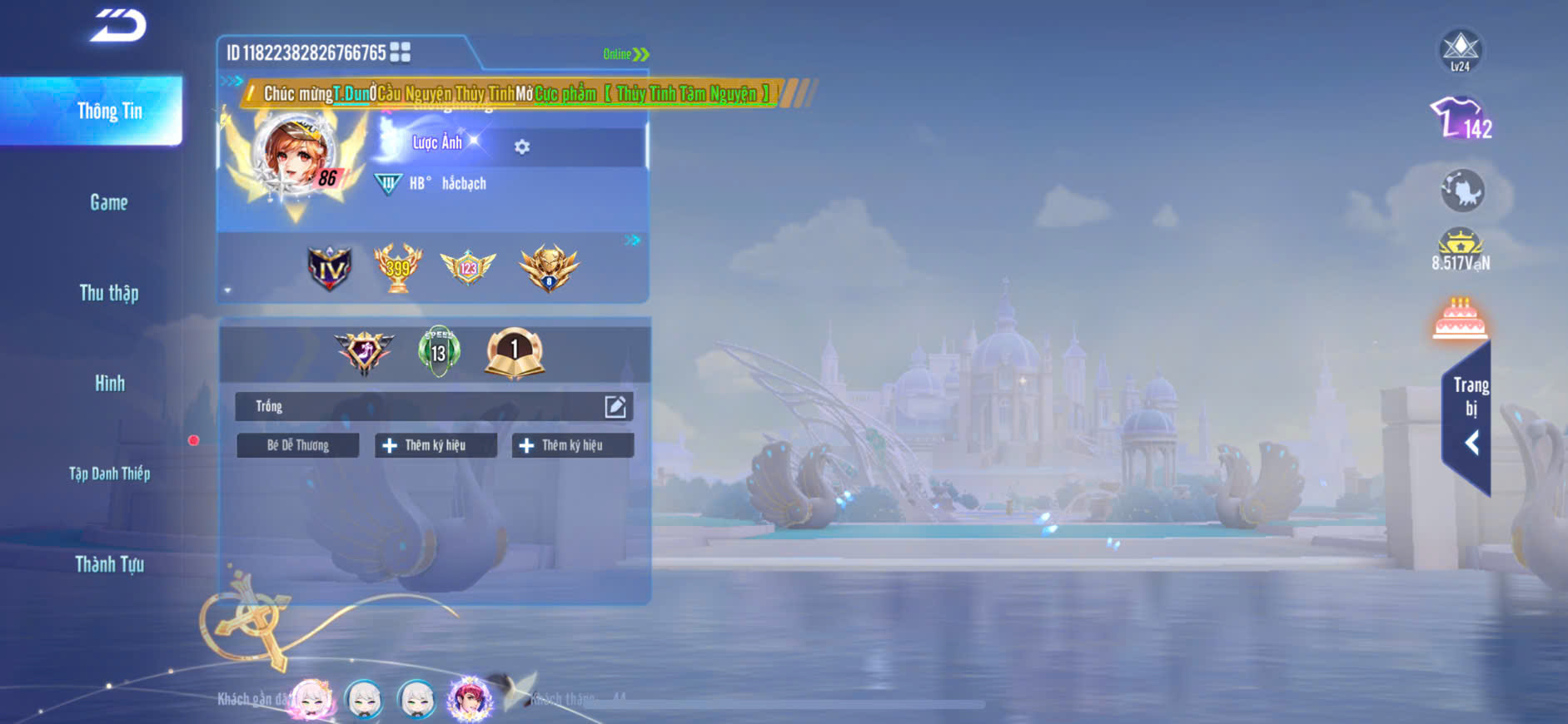Viewport: 1568px width, 724px height.
Task: Click the pet silhouette icon
Action: click(1462, 191)
